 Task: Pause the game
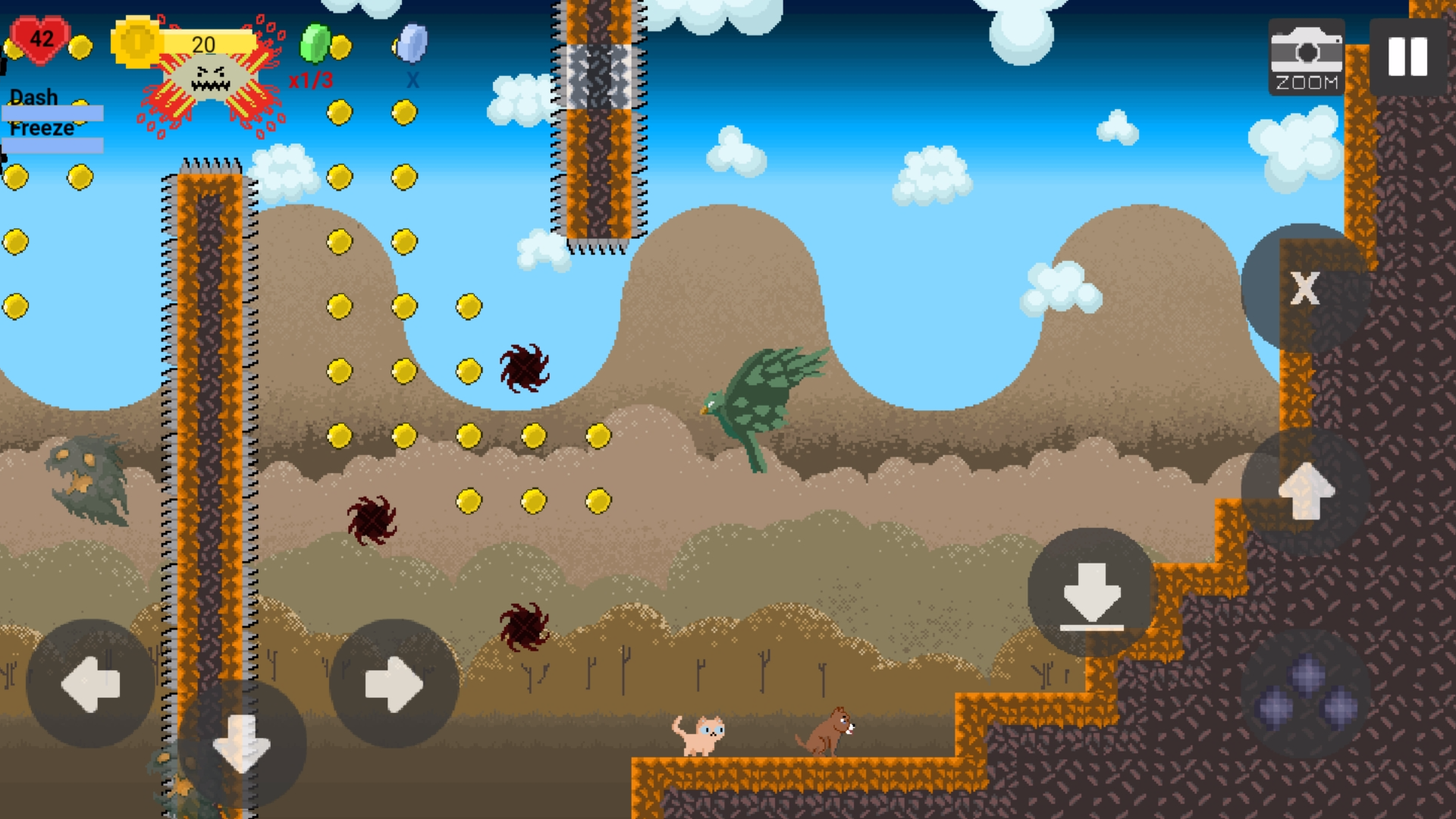1407,57
